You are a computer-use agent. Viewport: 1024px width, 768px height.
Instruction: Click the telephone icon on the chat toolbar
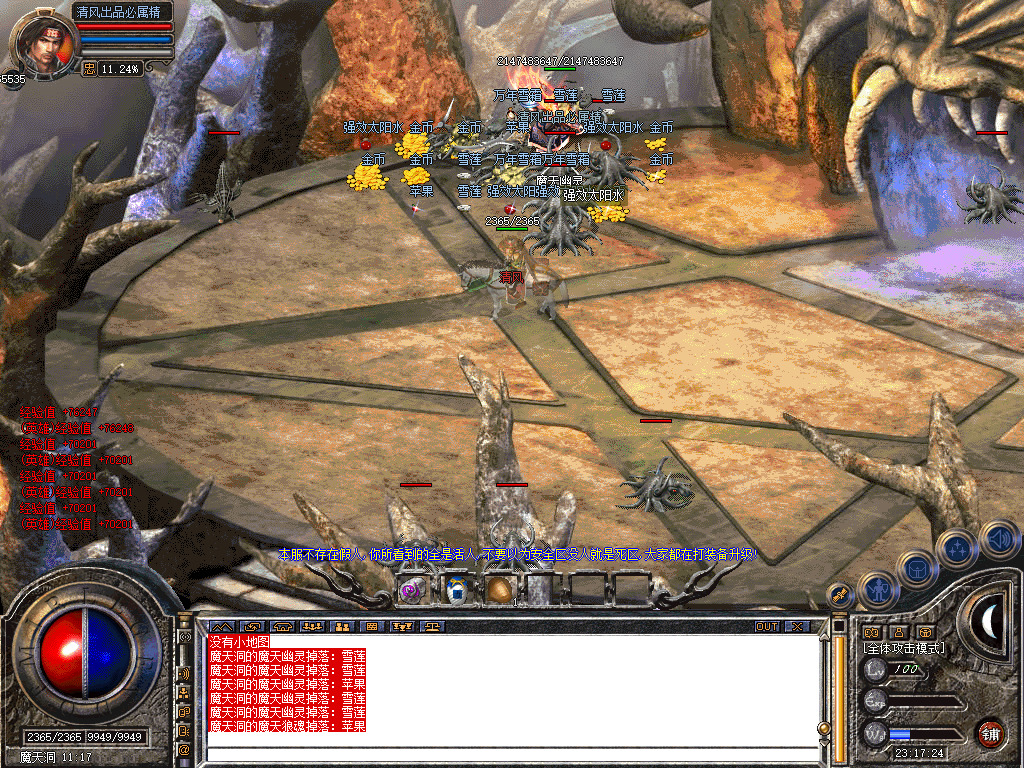point(283,627)
